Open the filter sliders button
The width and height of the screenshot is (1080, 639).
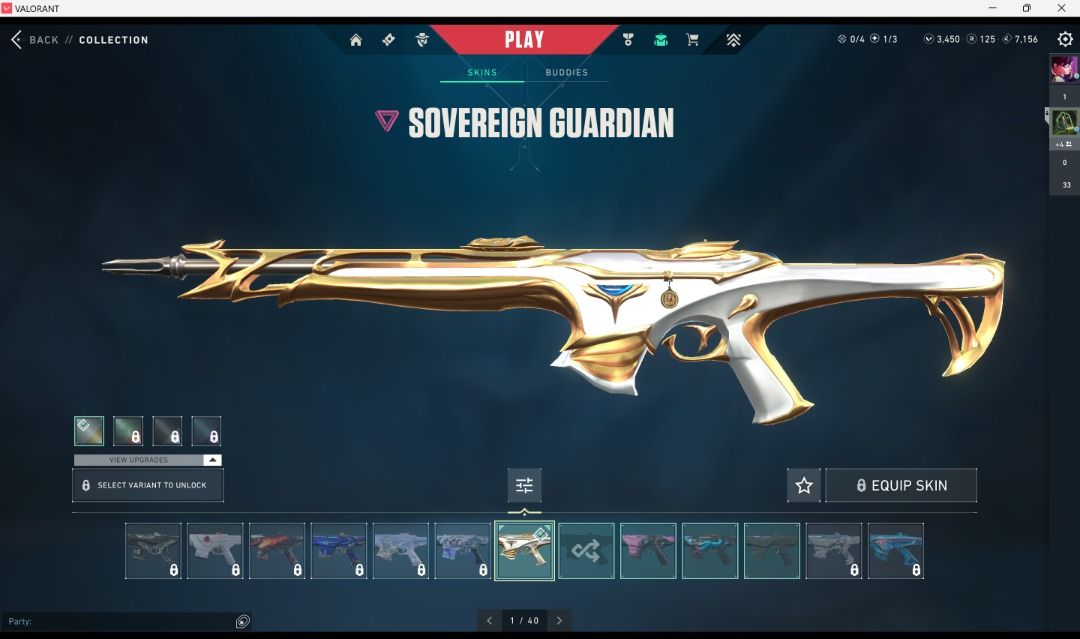[x=524, y=485]
